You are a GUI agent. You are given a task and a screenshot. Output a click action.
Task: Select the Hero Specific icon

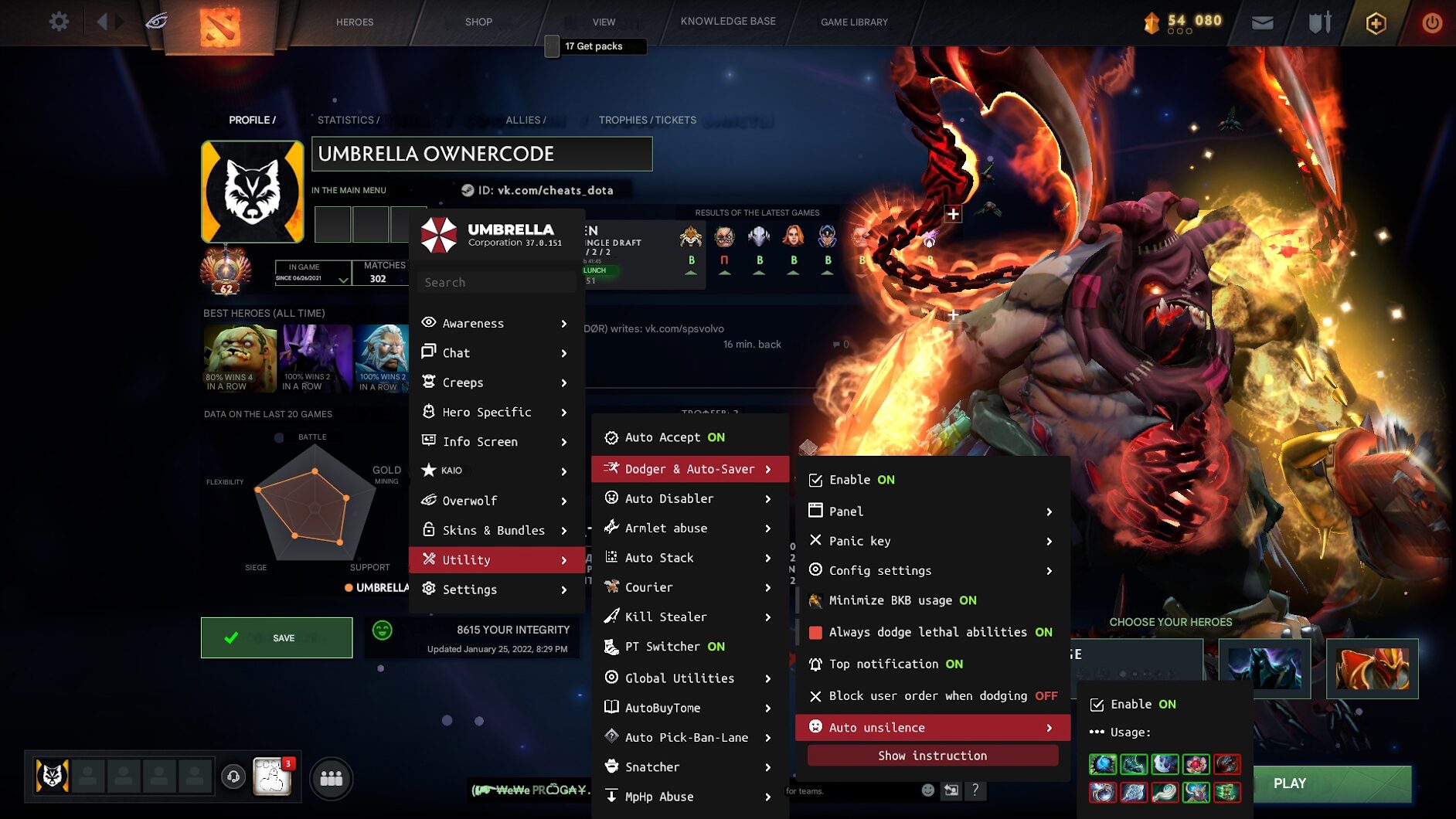428,412
